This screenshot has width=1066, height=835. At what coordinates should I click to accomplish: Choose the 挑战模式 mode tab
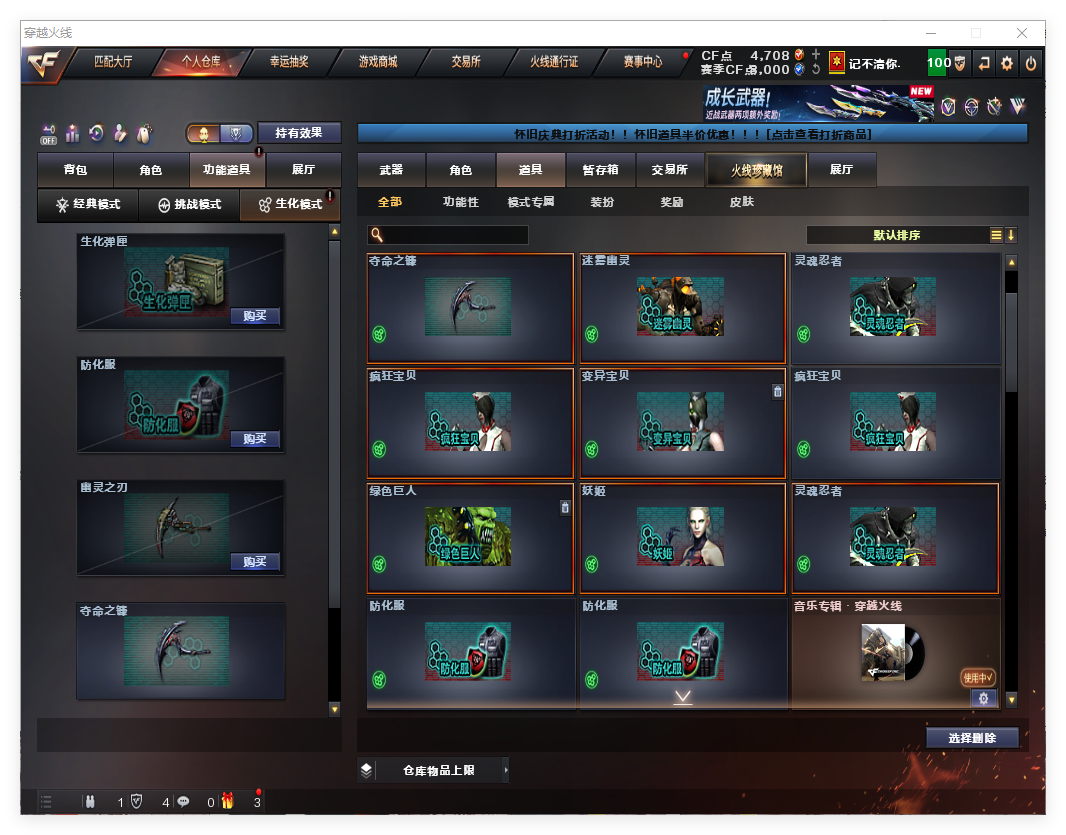(190, 204)
